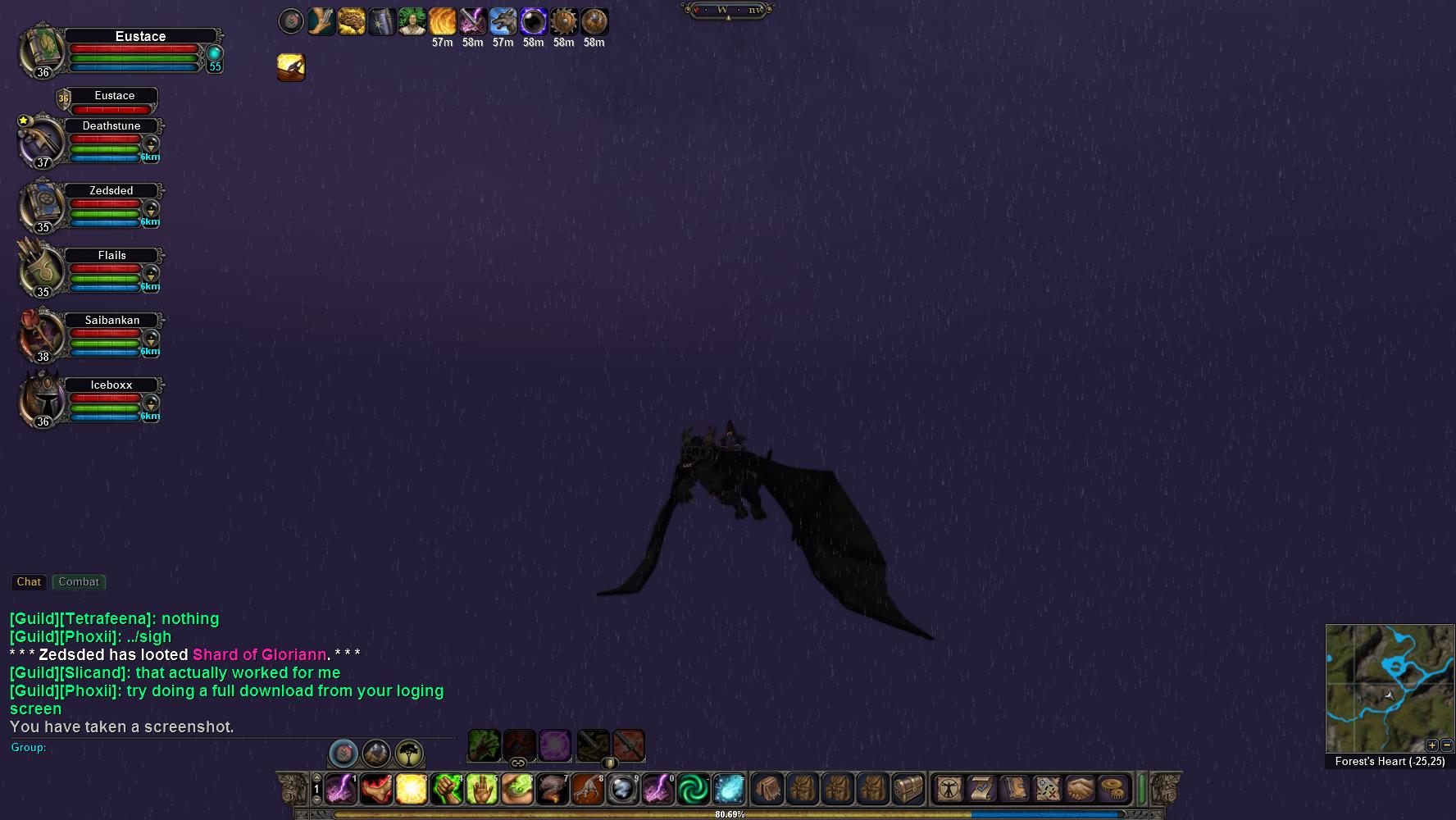Select Iceboxx's party frame

(111, 385)
